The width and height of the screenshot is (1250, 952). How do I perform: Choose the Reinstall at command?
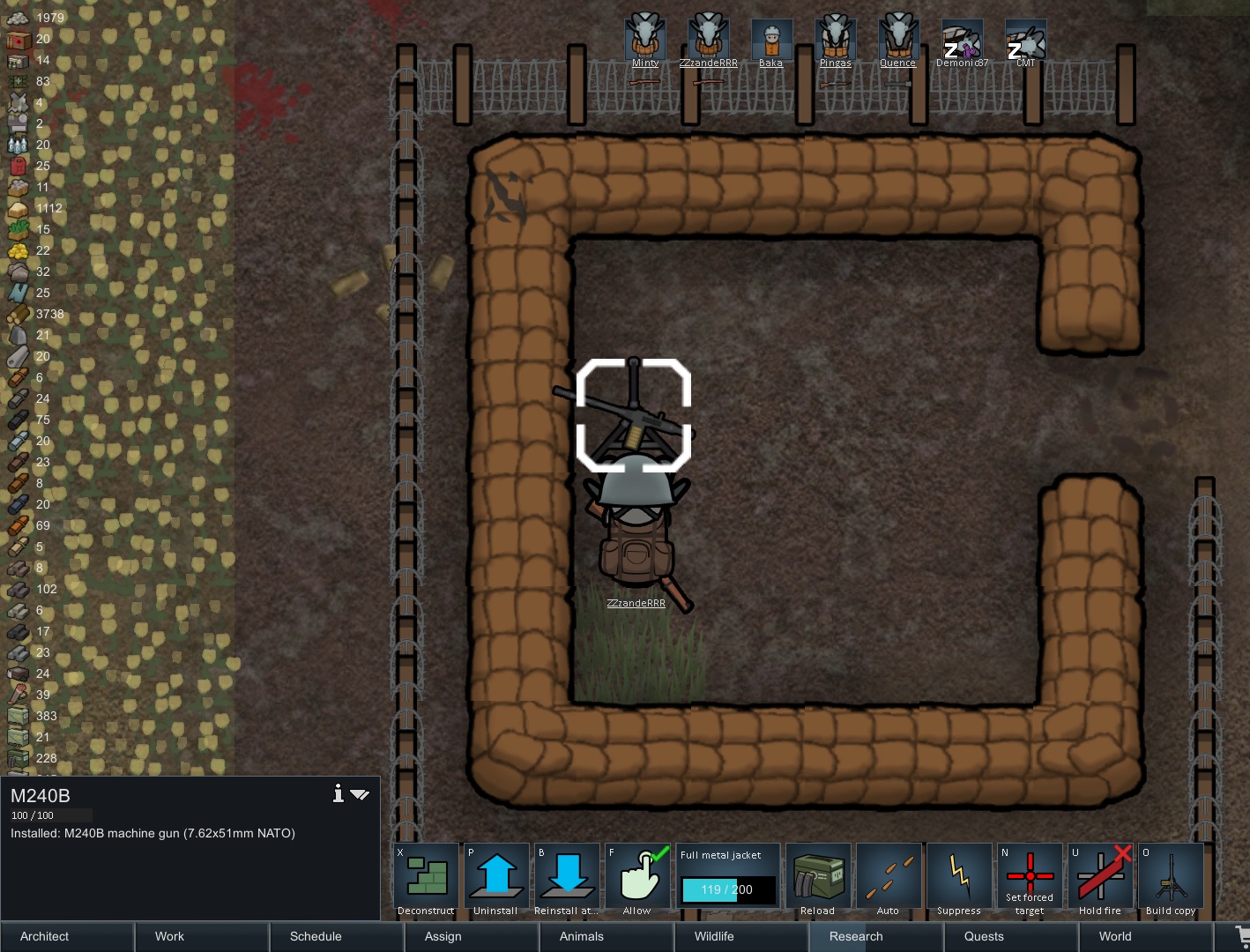[x=567, y=880]
